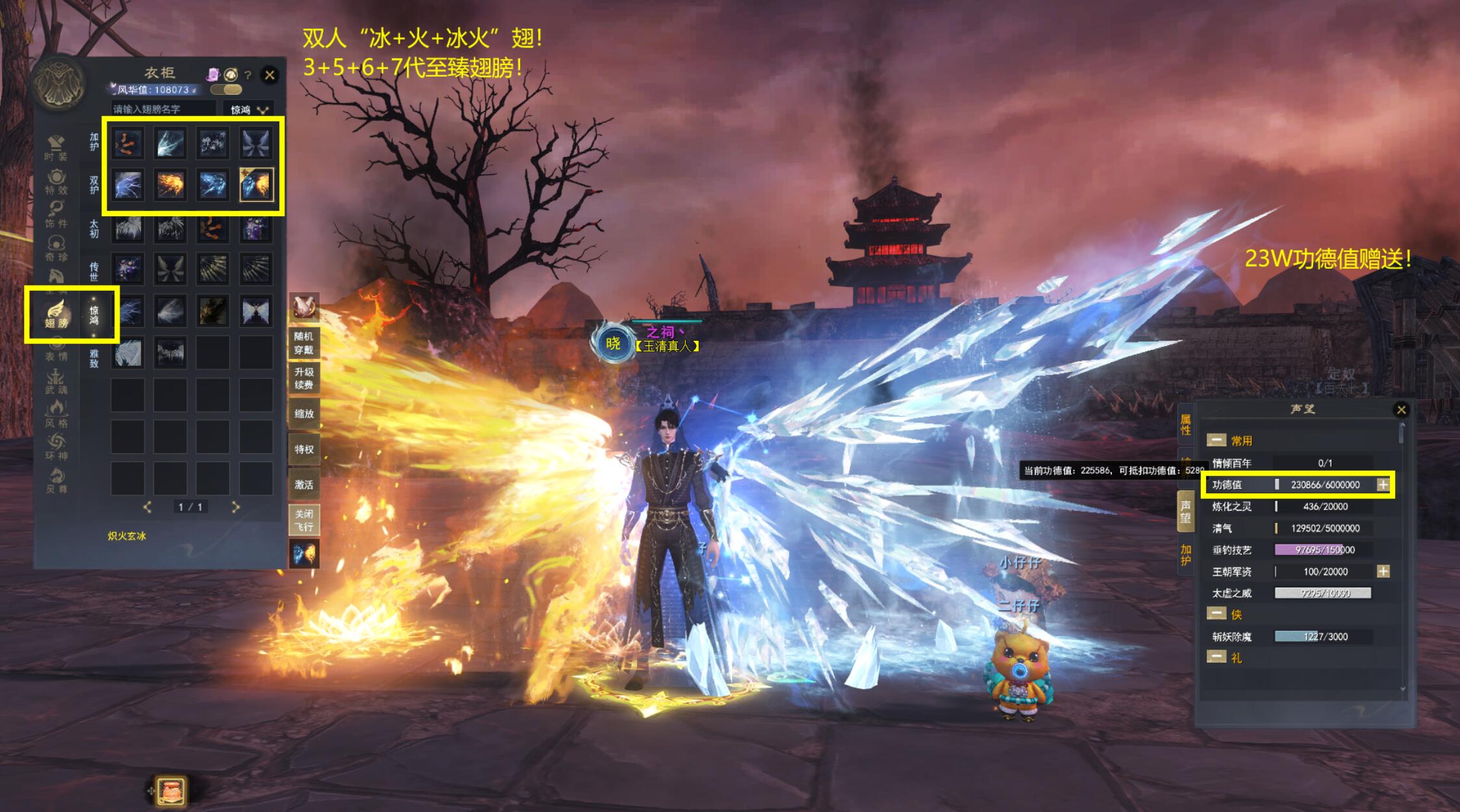Open the treasure pouch icon at bottom
This screenshot has width=1460, height=812.
click(x=171, y=791)
